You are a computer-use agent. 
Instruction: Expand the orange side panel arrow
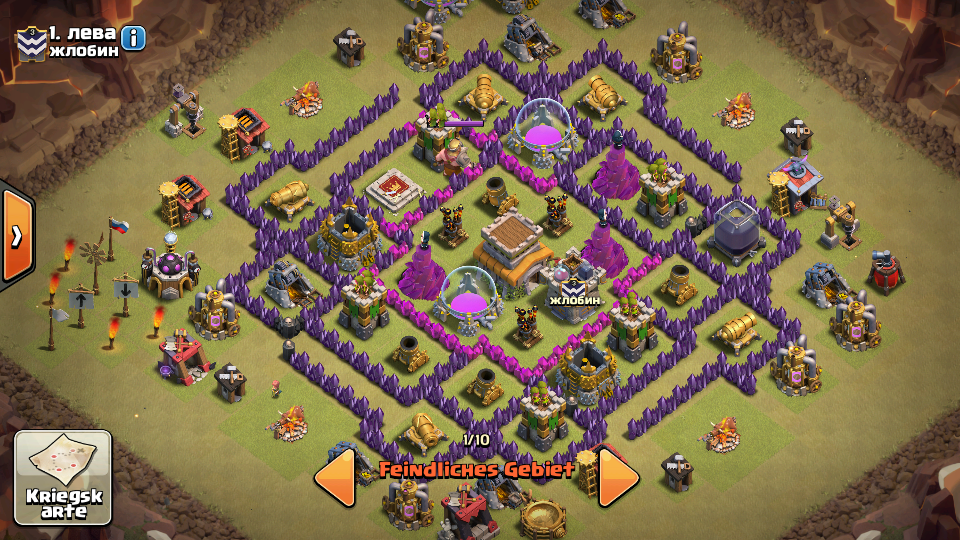16,235
